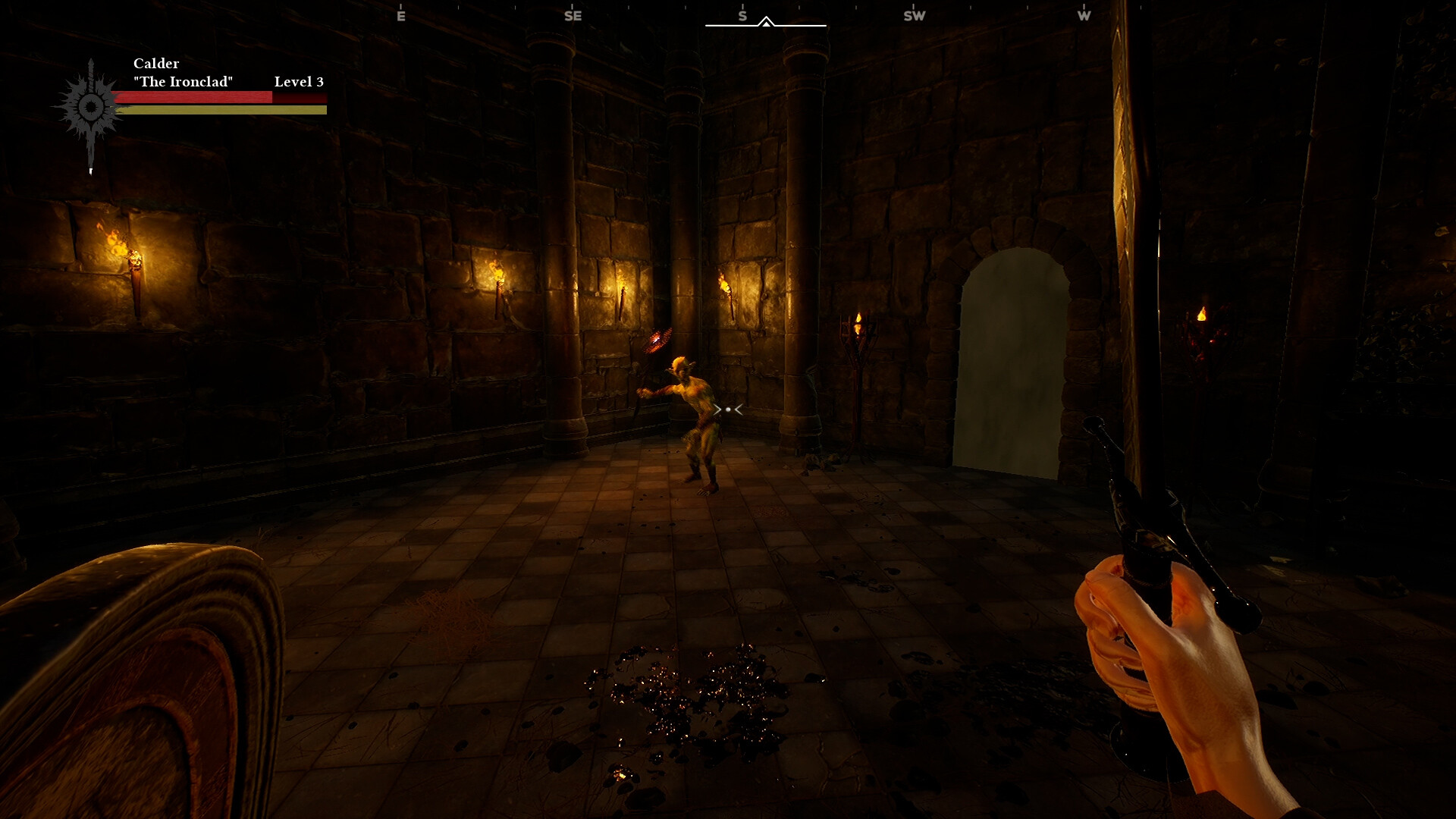Screen dimensions: 1456x819
Task: Click the Level 3 label in the HUD
Action: 299,80
